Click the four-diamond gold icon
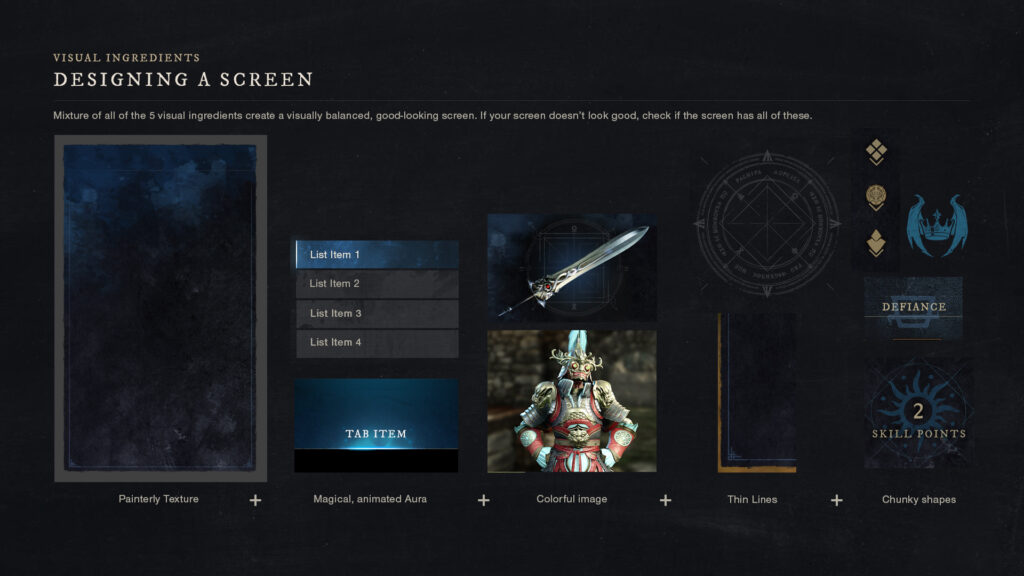Screen dimensions: 1024x576 (x=876, y=152)
